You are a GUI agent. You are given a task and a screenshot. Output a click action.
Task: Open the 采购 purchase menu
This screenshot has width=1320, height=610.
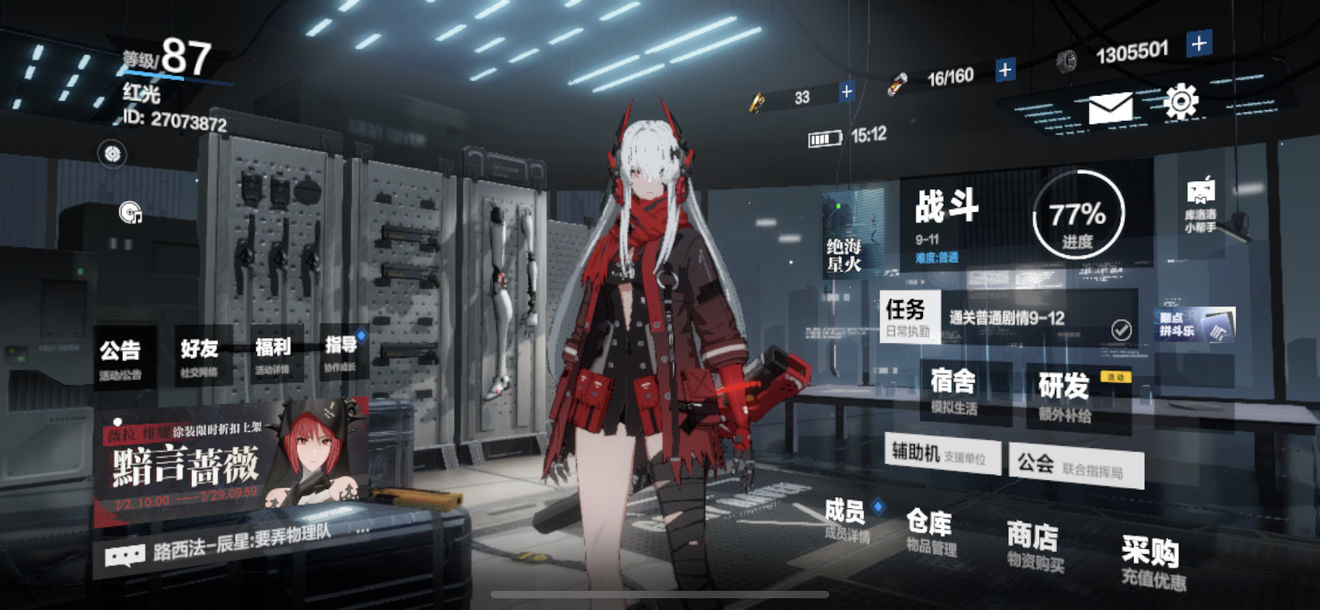[x=1151, y=561]
